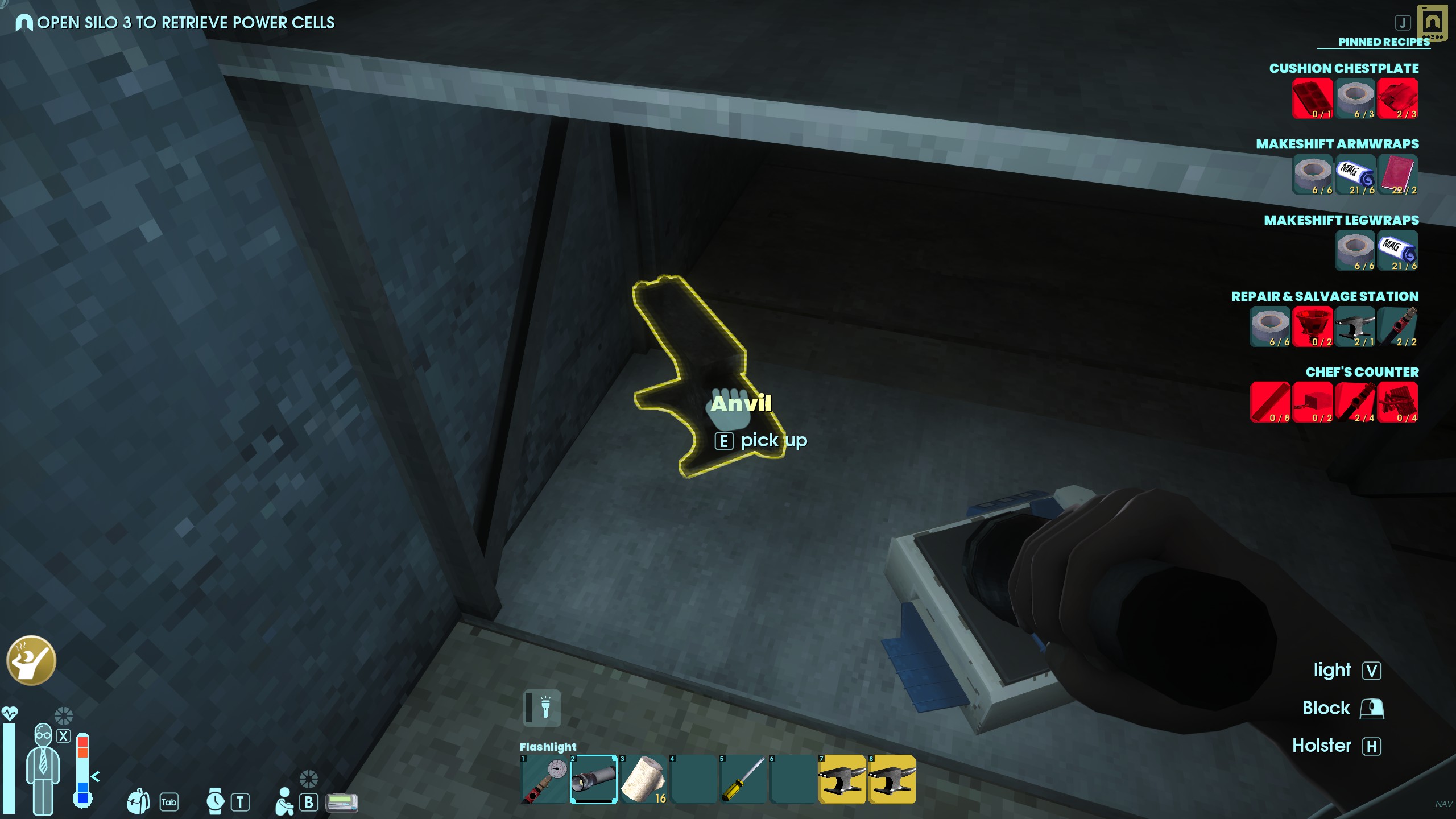Select the anvil in hotbar slot 8
The width and height of the screenshot is (1456, 819).
click(x=892, y=779)
